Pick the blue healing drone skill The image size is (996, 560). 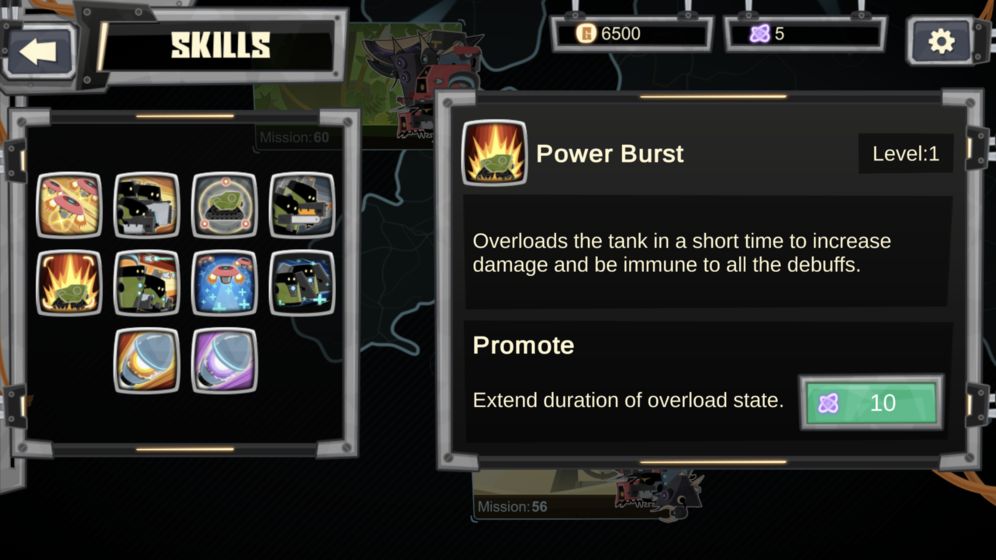[224, 283]
